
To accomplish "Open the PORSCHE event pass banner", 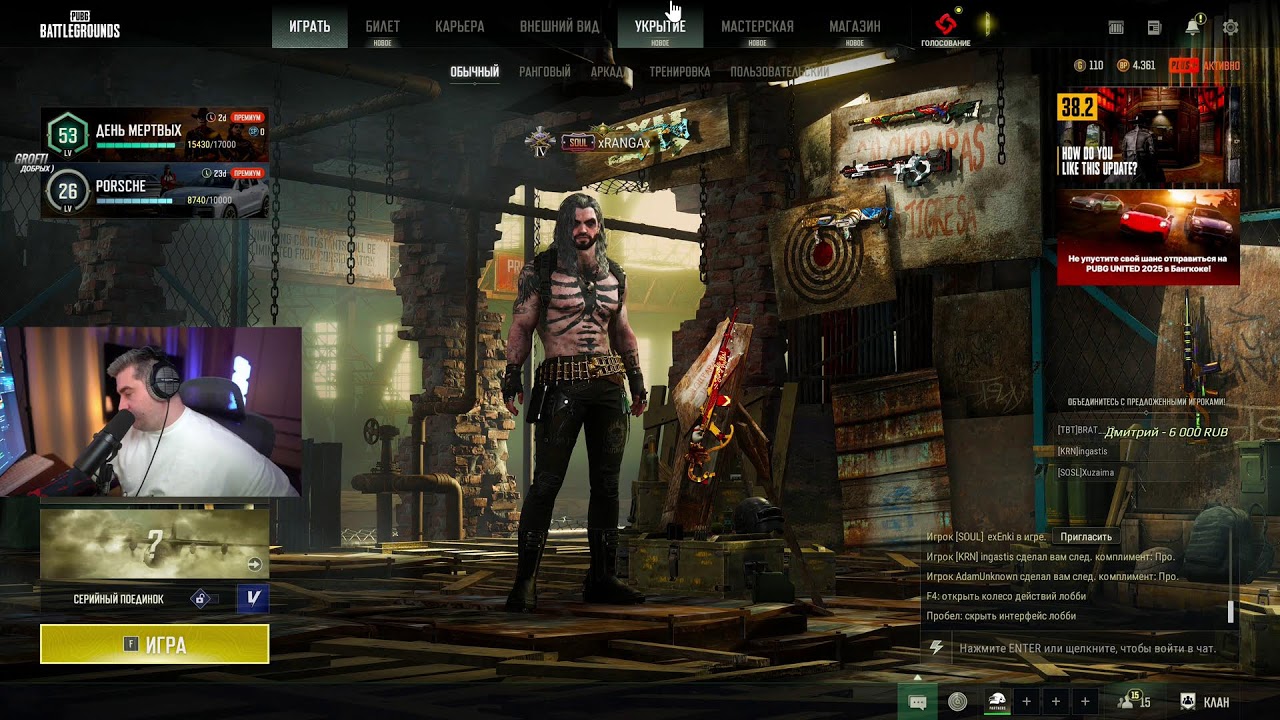I will [x=154, y=190].
